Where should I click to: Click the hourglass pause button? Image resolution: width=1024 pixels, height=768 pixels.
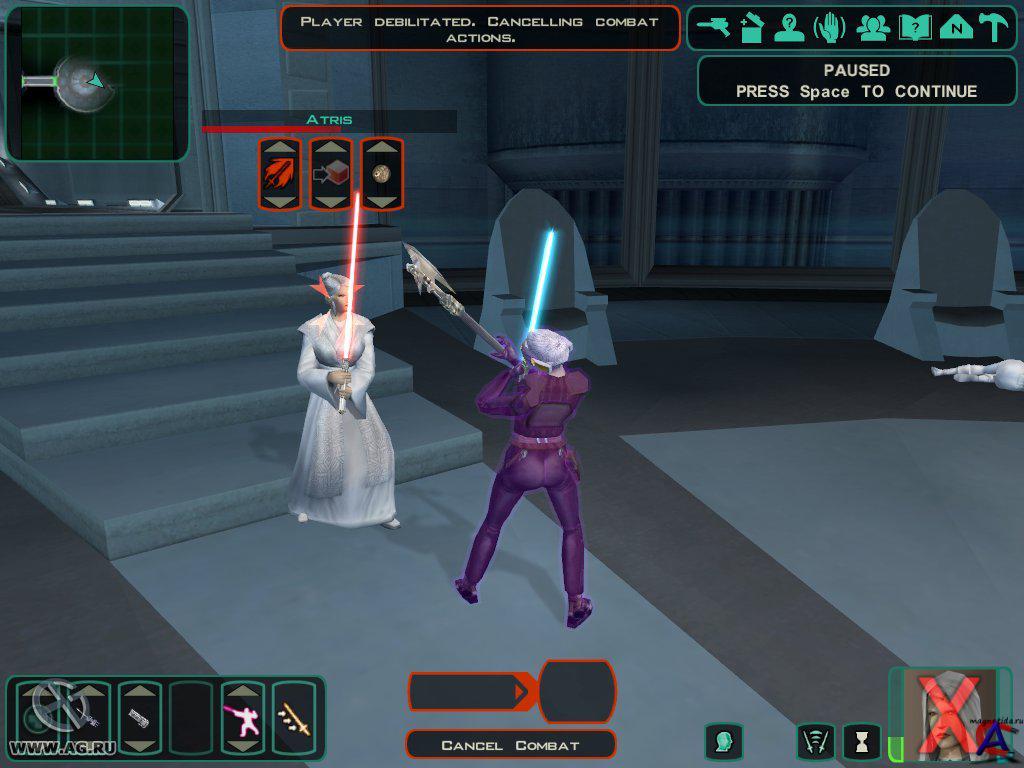click(861, 741)
